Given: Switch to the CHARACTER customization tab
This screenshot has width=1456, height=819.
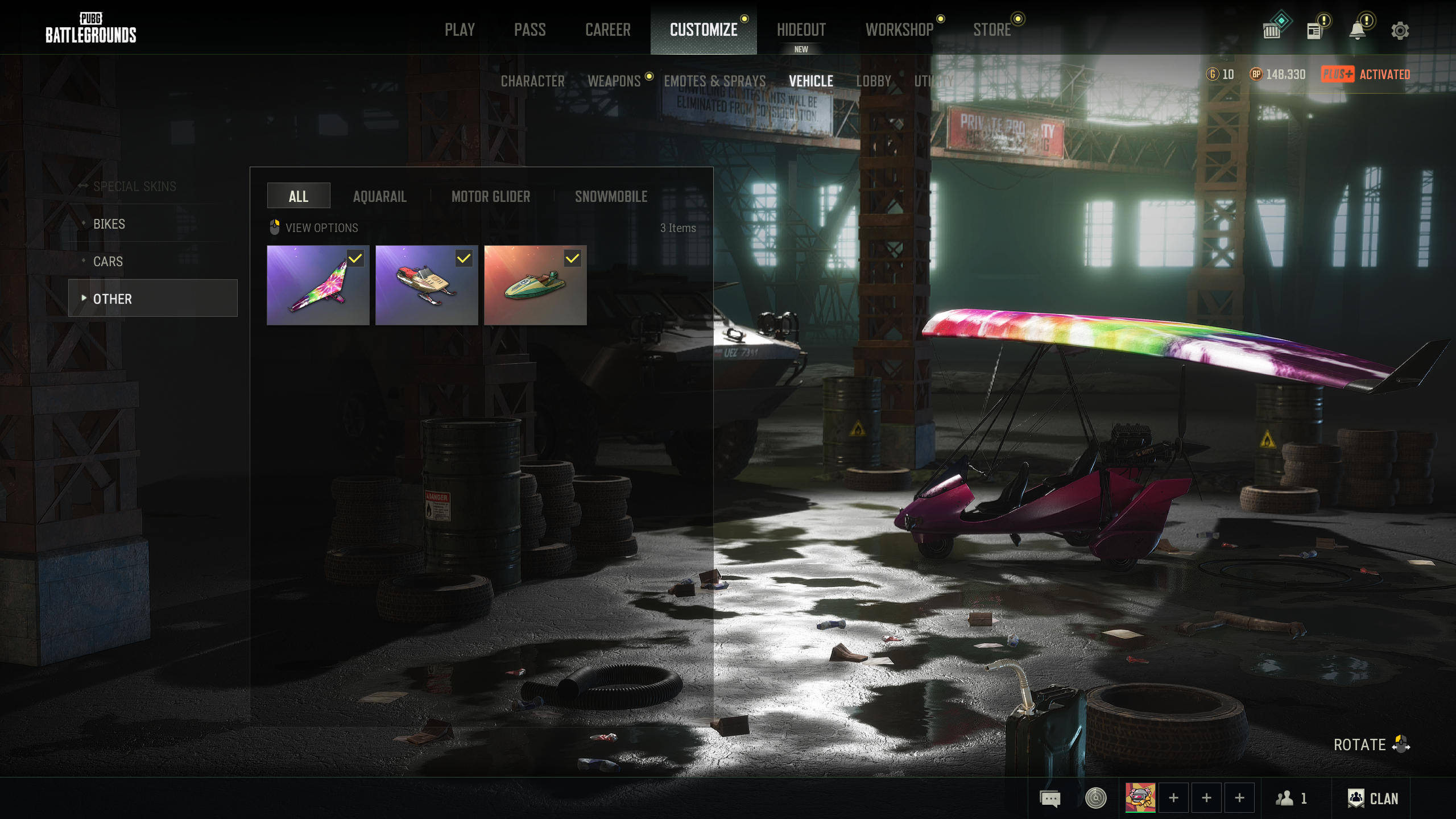Looking at the screenshot, I should click(532, 81).
